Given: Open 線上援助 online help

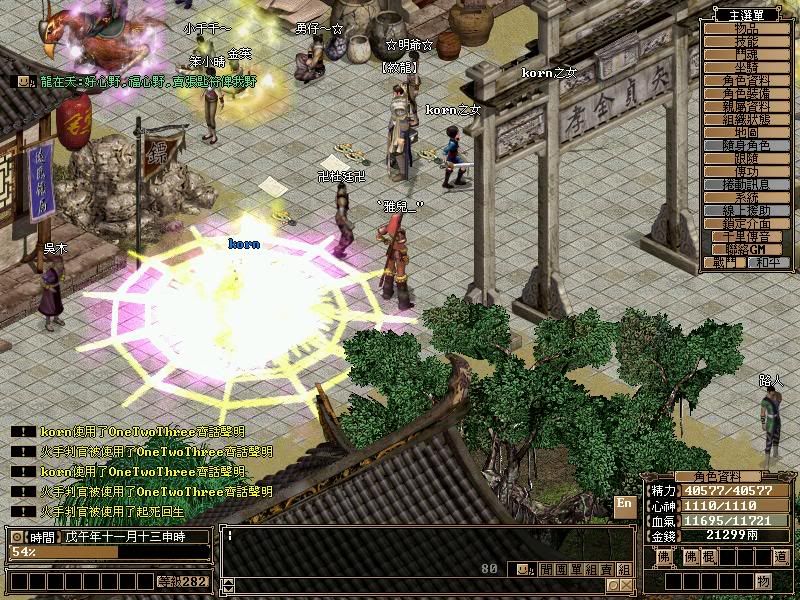Looking at the screenshot, I should click(746, 211).
